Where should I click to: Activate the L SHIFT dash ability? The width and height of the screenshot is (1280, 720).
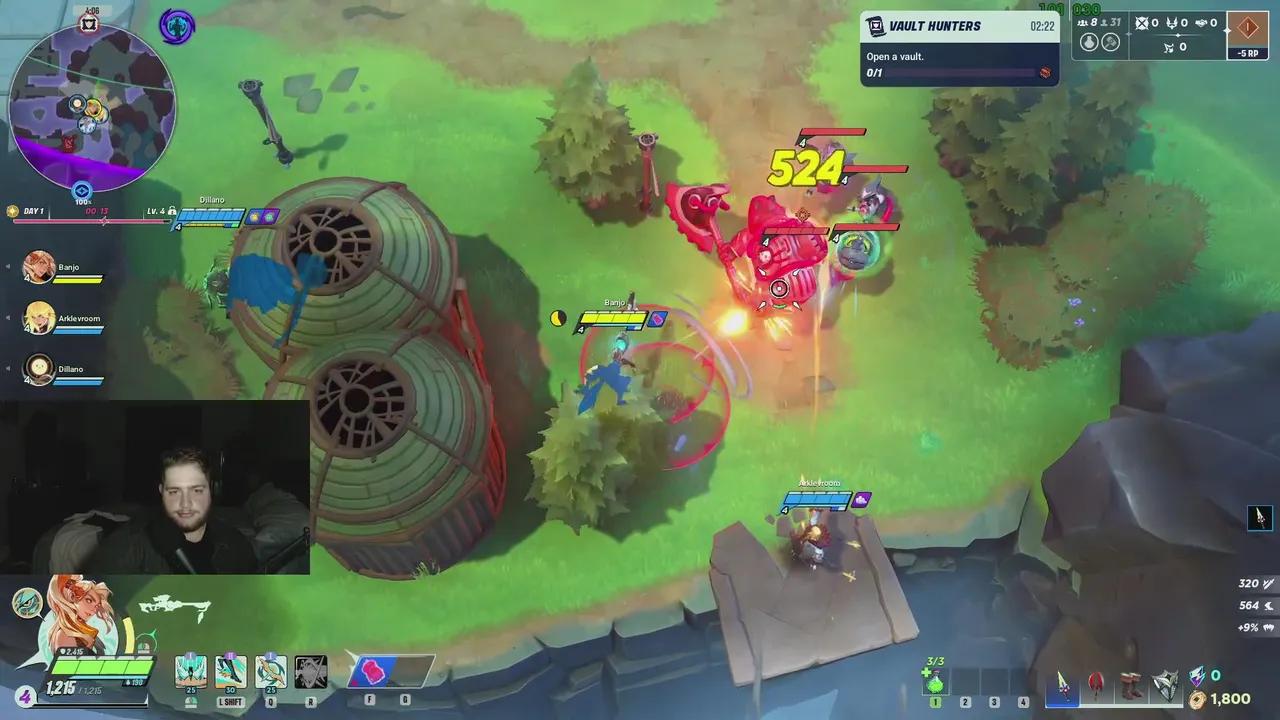pyautogui.click(x=230, y=673)
